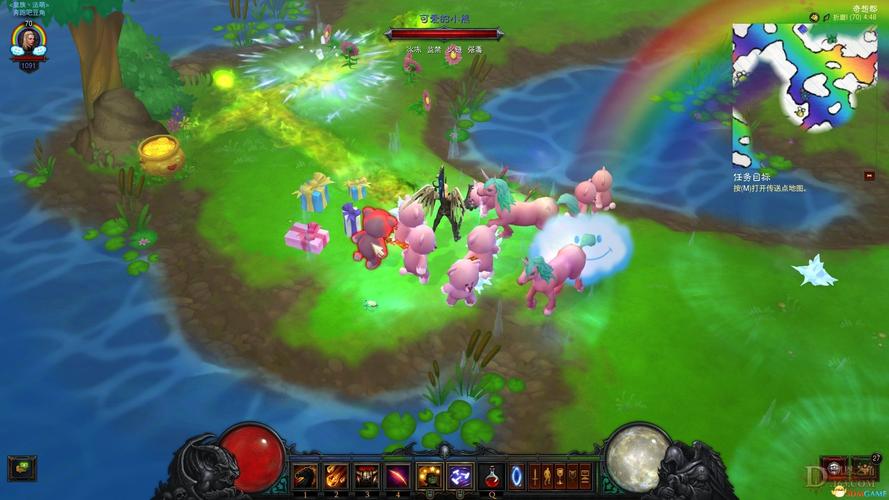Select the purple arrows right-mouse skill
Screen dimensions: 889x500
[460, 476]
